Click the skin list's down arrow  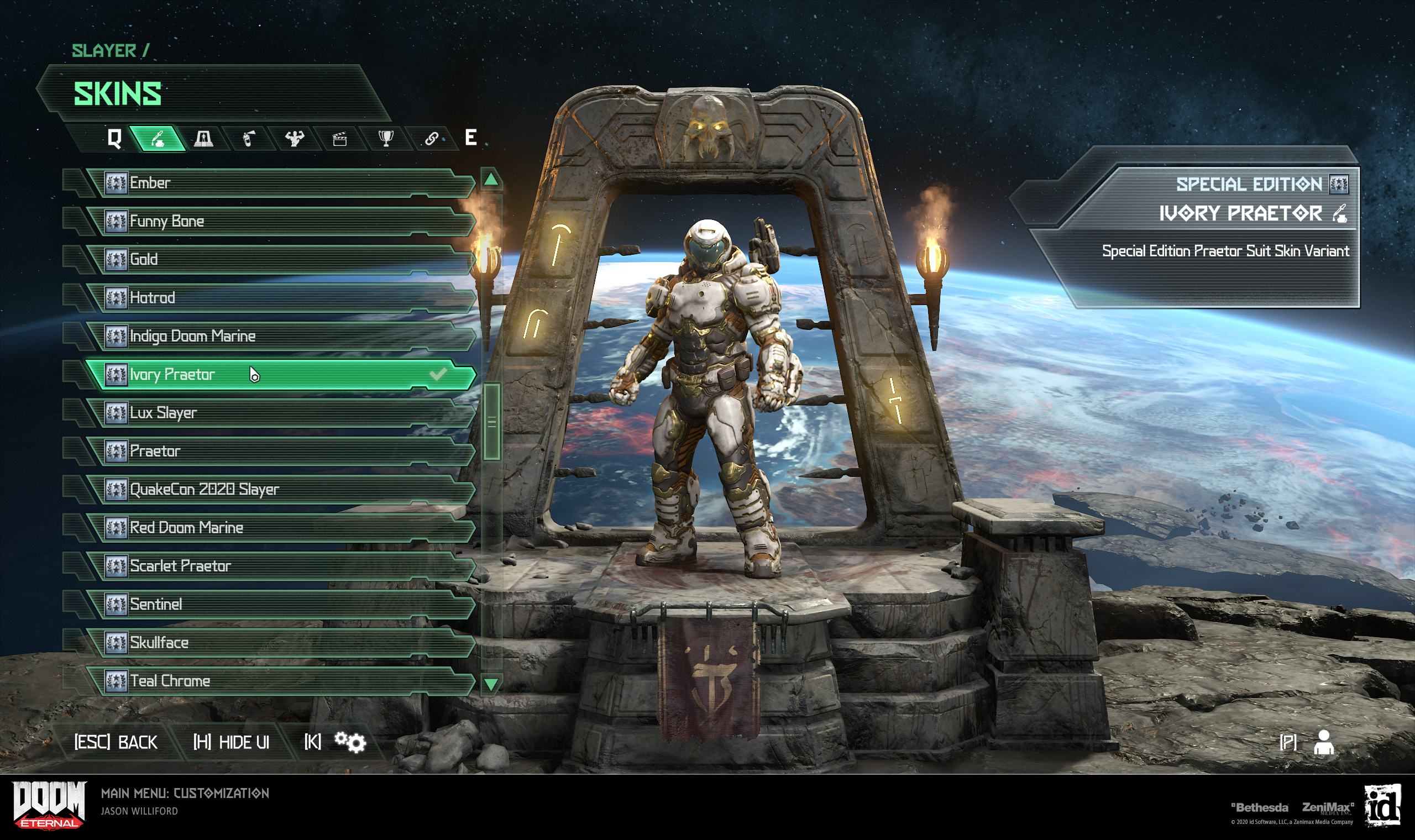coord(491,684)
